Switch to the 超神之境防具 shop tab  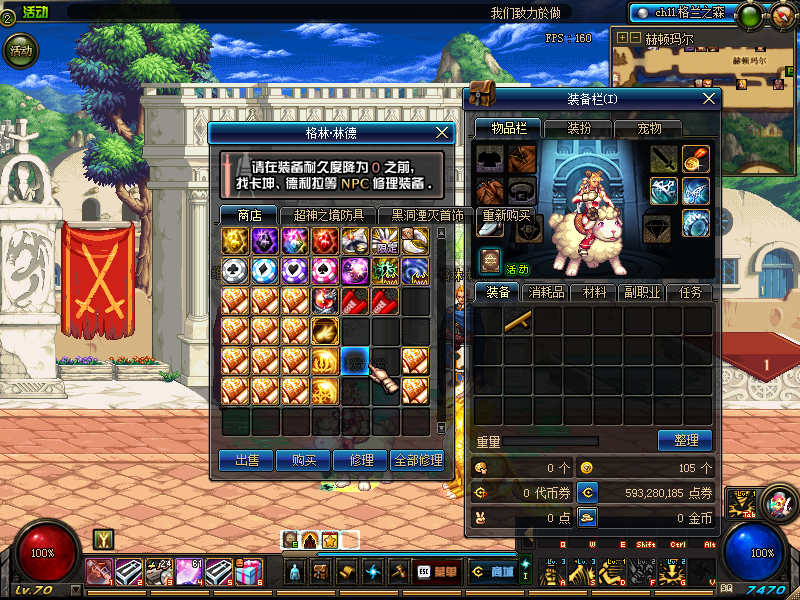click(329, 215)
